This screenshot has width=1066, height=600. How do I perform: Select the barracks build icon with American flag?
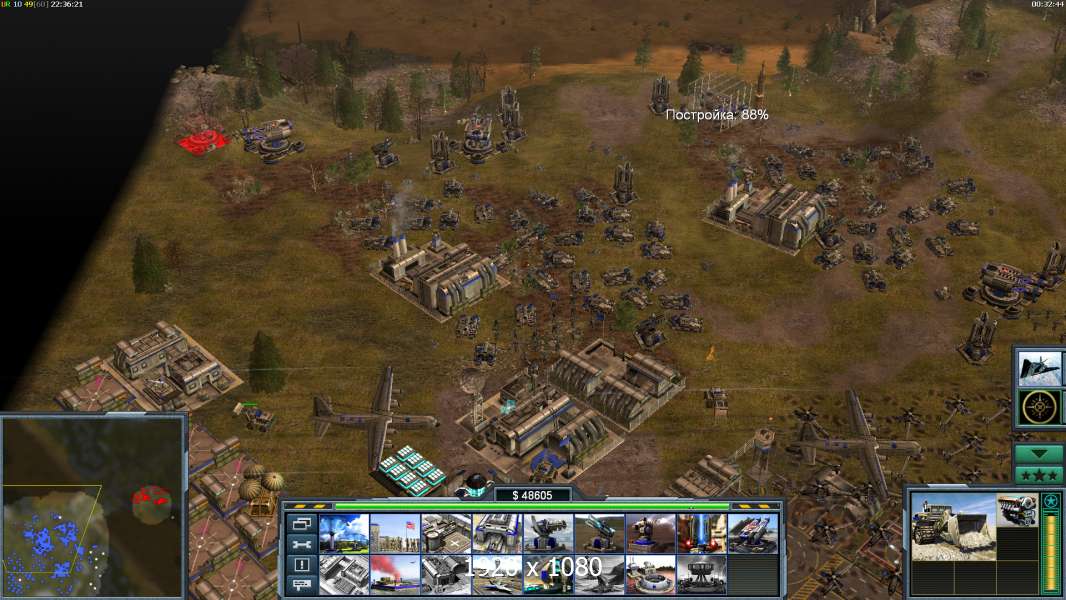click(395, 533)
